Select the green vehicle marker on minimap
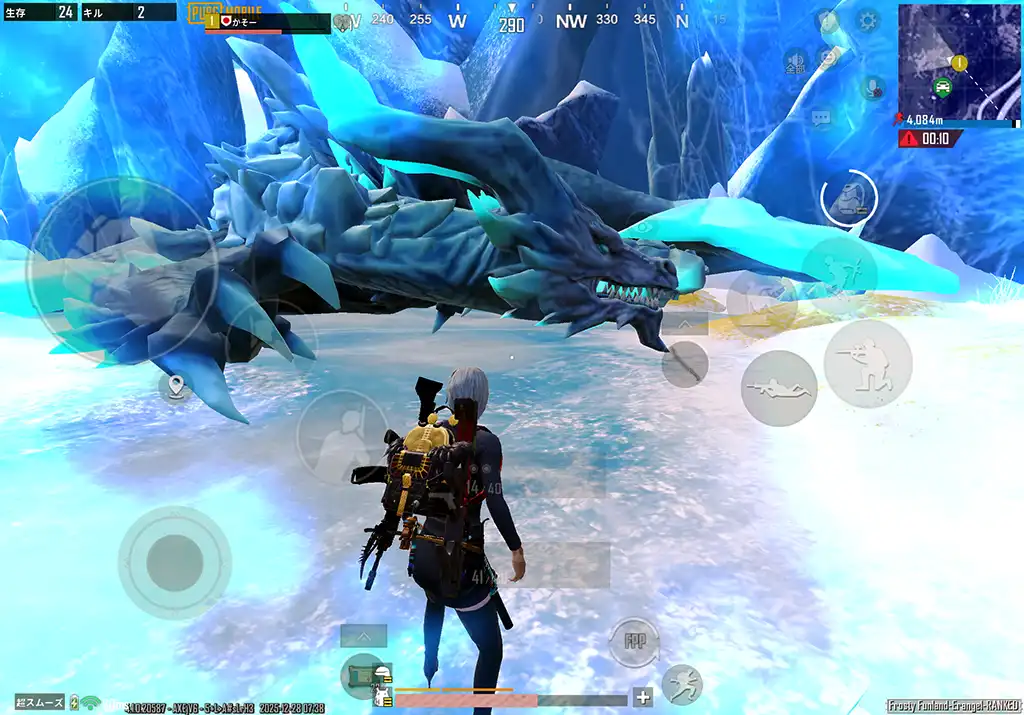Viewport: 1024px width, 715px height. (942, 87)
